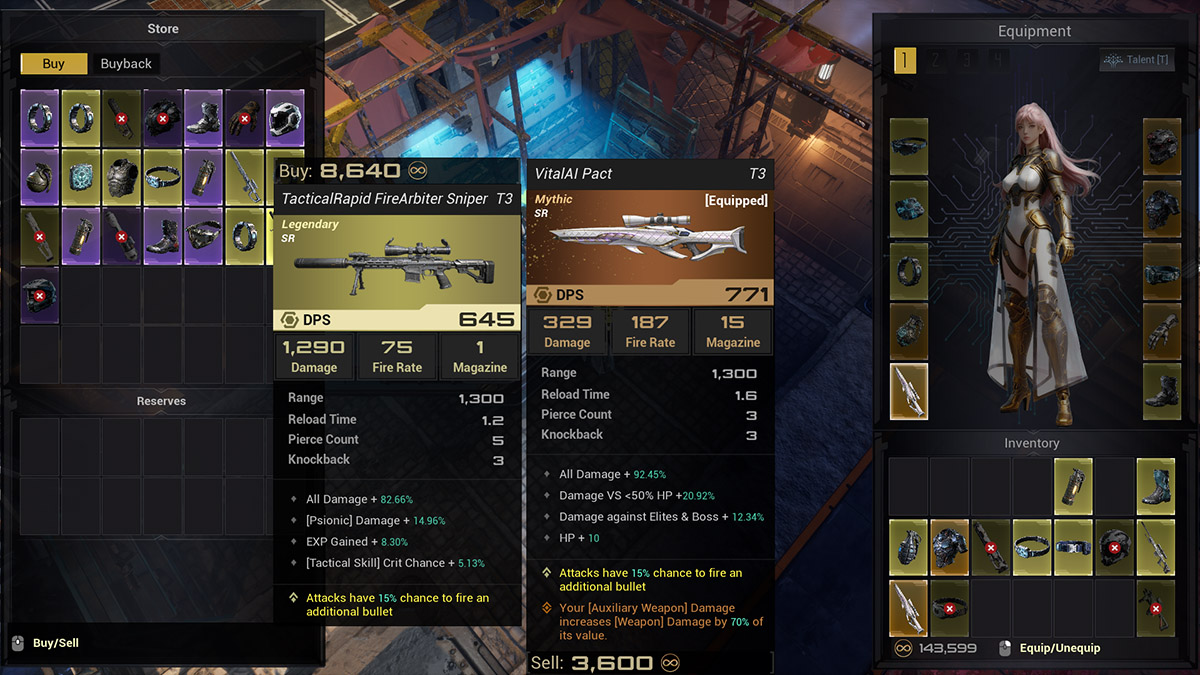The height and width of the screenshot is (675, 1200).
Task: Select the equipped VitalAI Pact weapon slot
Action: (909, 392)
